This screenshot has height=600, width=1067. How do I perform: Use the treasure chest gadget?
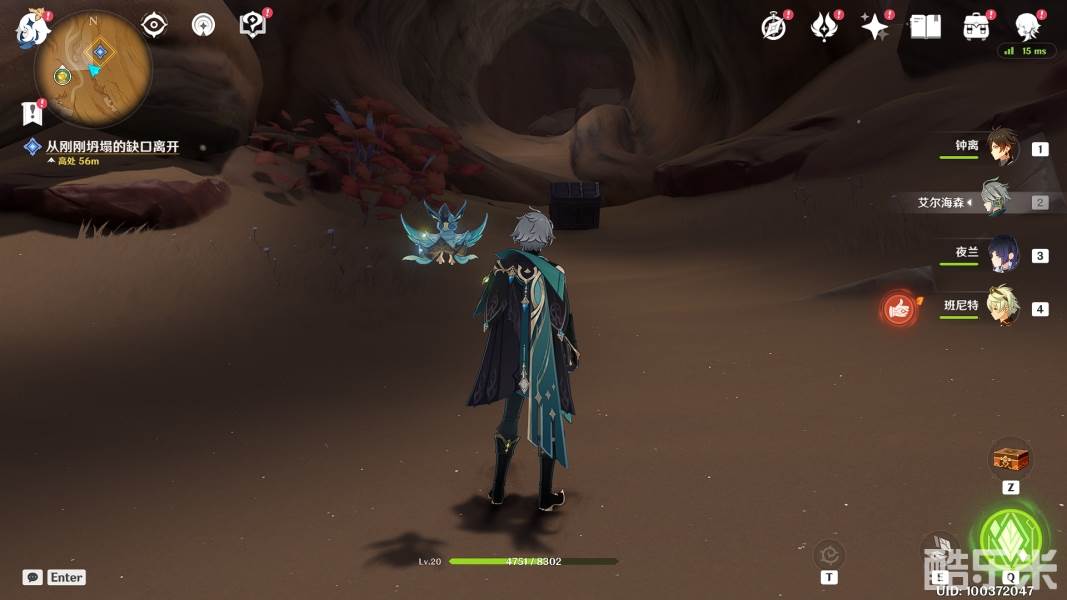(1009, 460)
